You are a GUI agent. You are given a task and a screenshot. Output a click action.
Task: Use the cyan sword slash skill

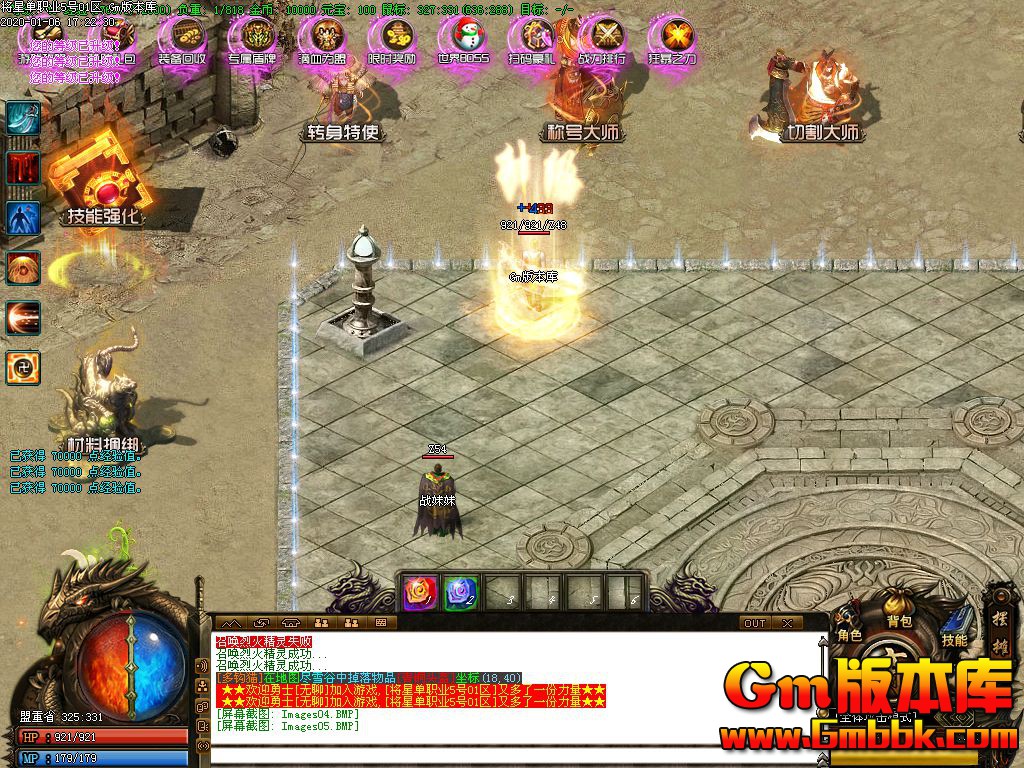pos(23,118)
